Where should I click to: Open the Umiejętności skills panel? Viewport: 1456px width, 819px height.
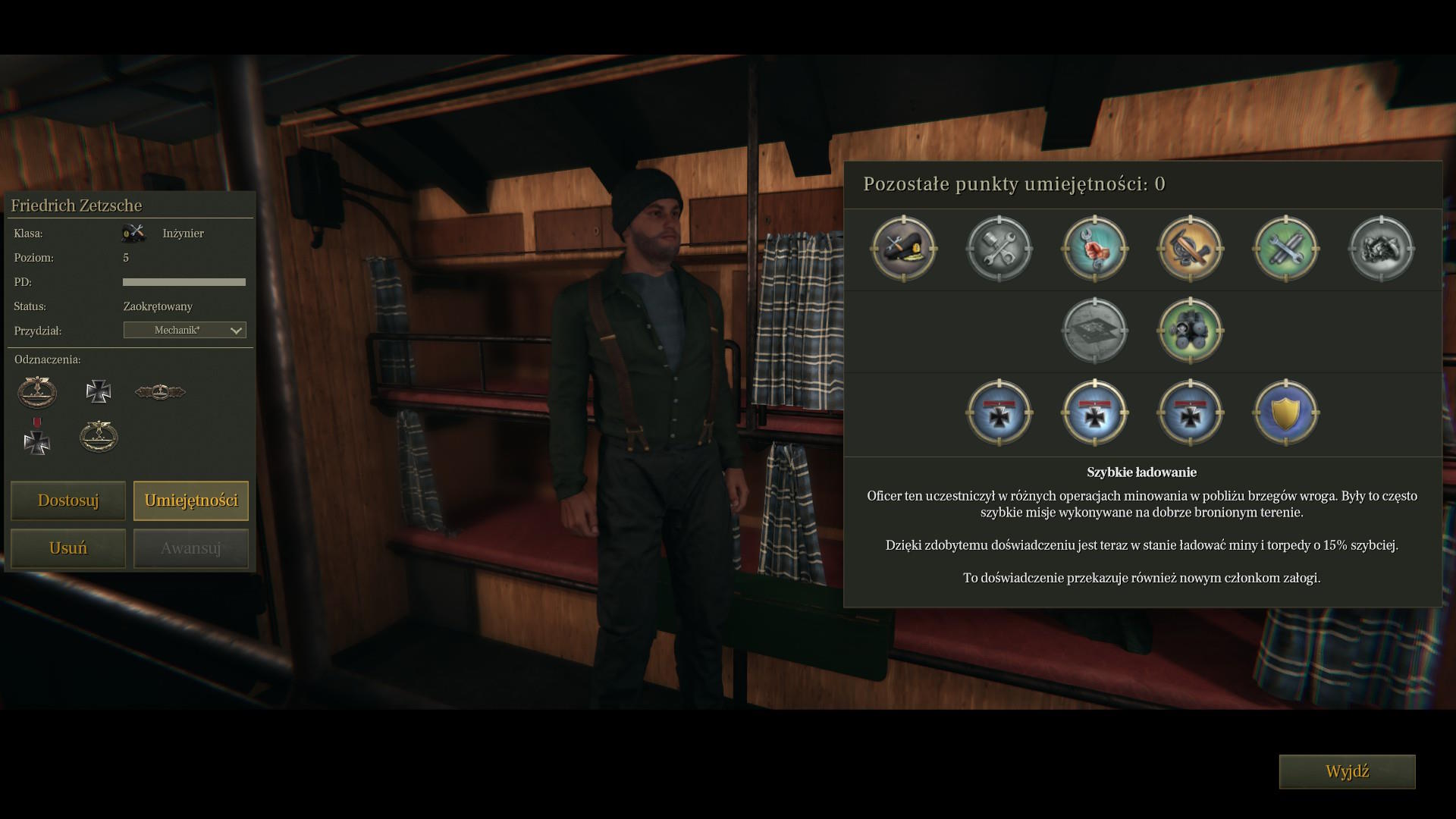191,500
